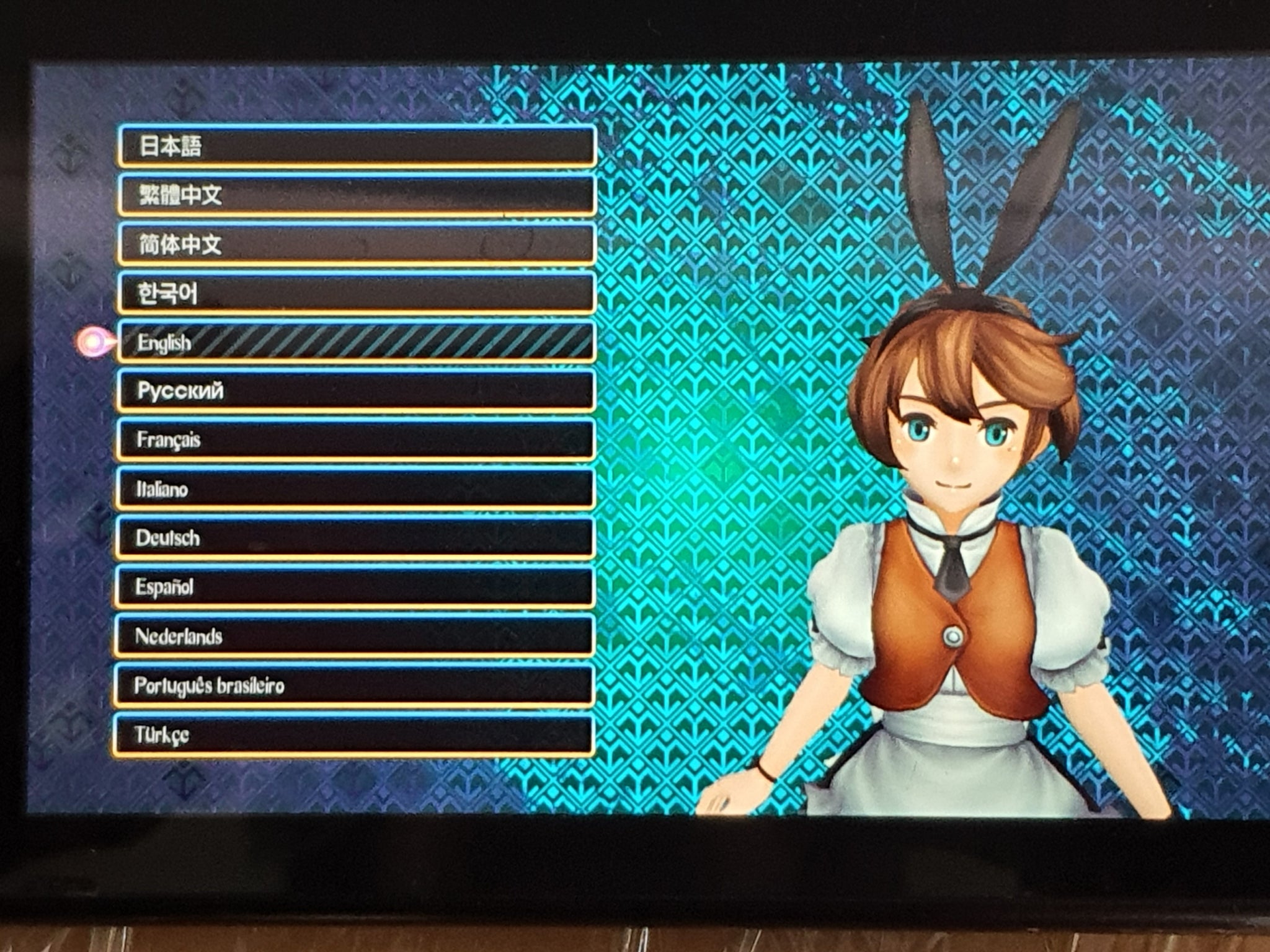Viewport: 1270px width, 952px height.
Task: Choose the 繁體中文 language option
Action: [x=357, y=195]
